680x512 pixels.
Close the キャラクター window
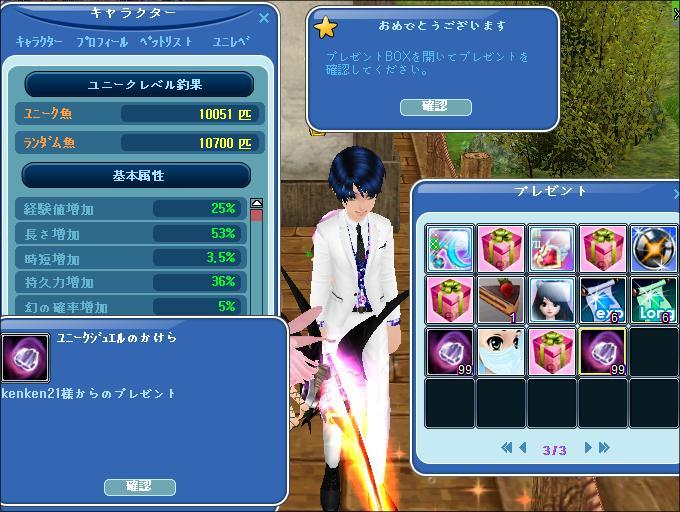click(264, 17)
